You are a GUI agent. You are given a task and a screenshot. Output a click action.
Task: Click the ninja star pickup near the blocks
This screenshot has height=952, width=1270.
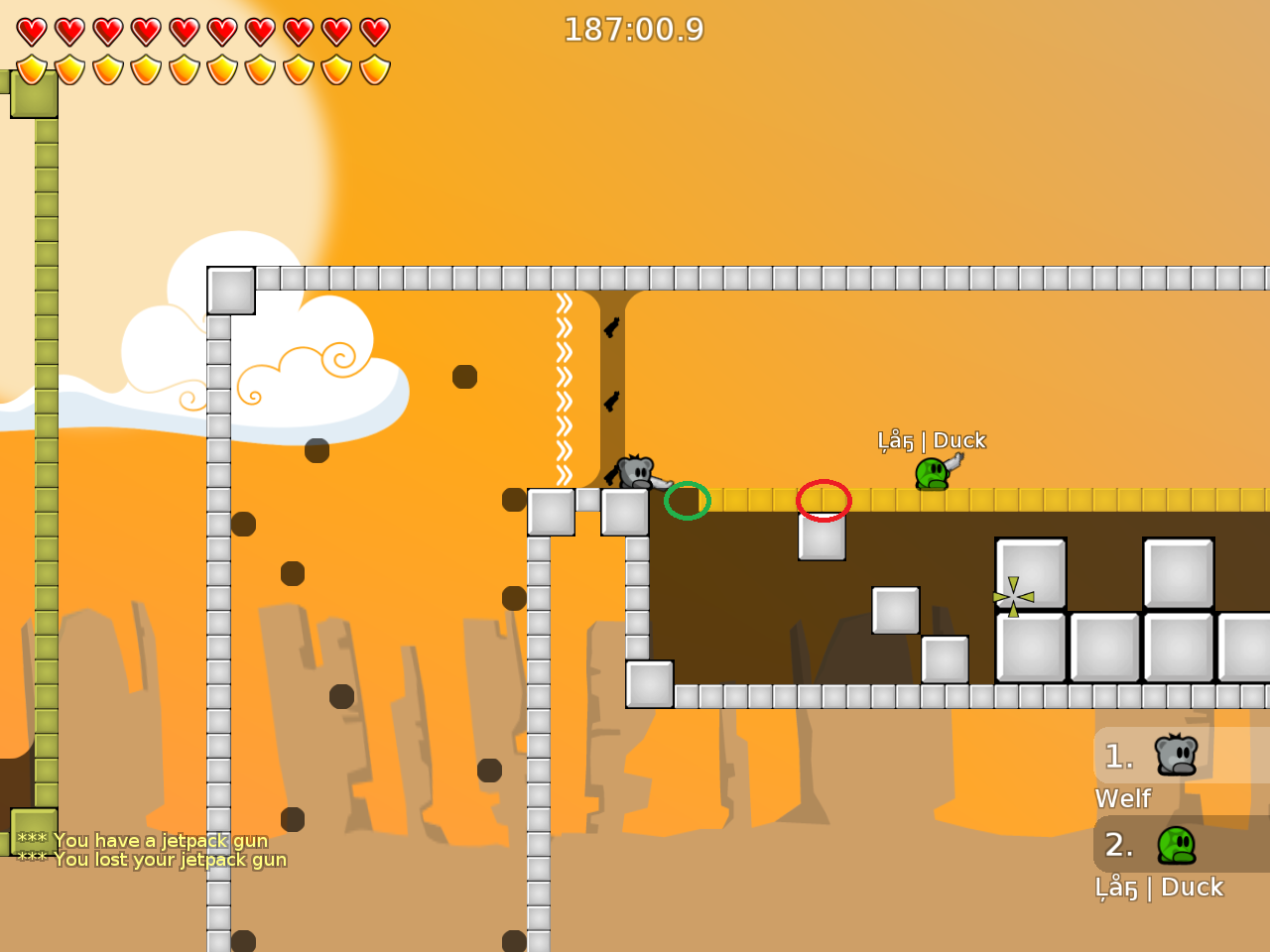click(1011, 597)
